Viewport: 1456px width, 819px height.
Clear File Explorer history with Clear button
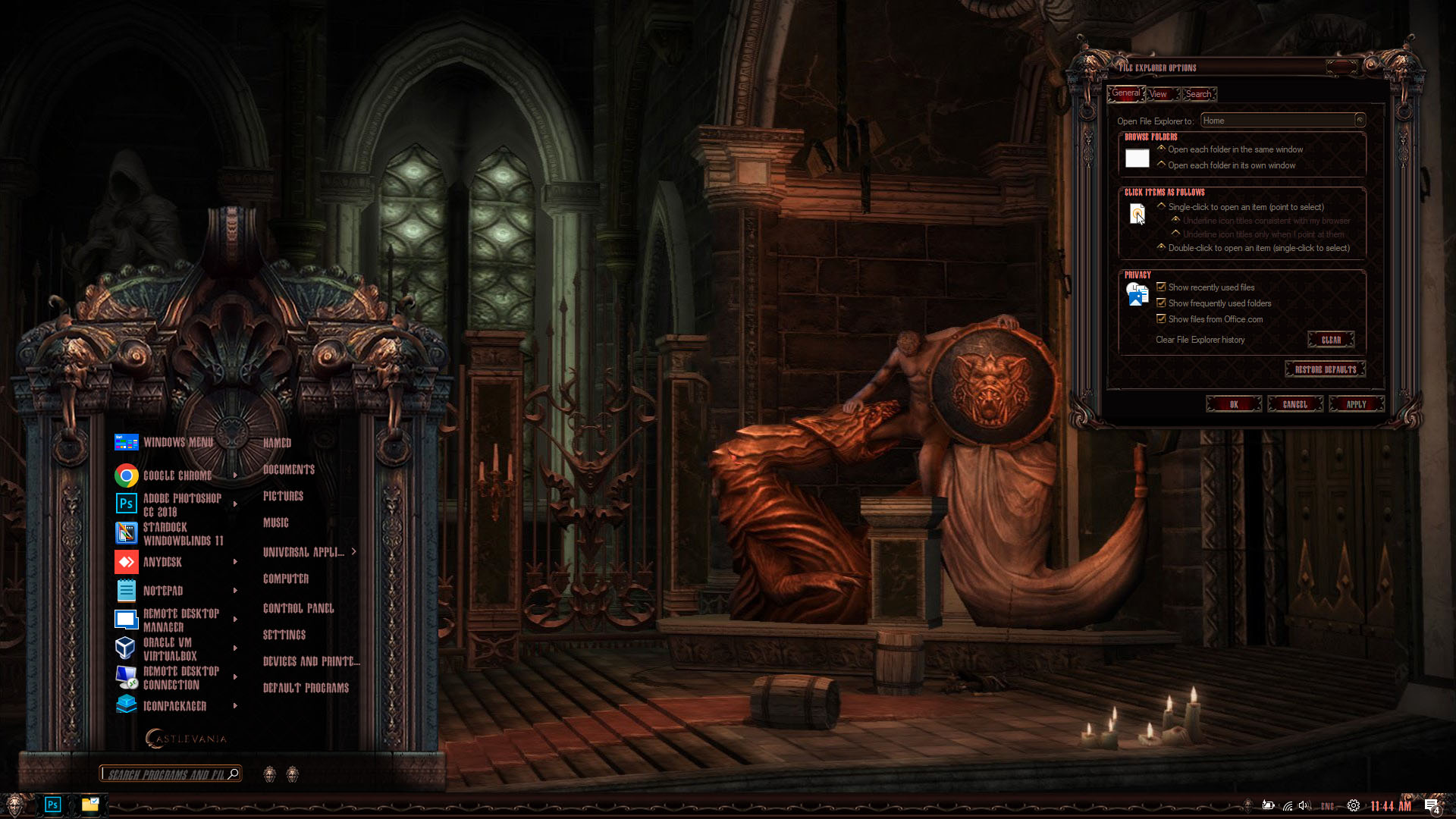pos(1331,340)
